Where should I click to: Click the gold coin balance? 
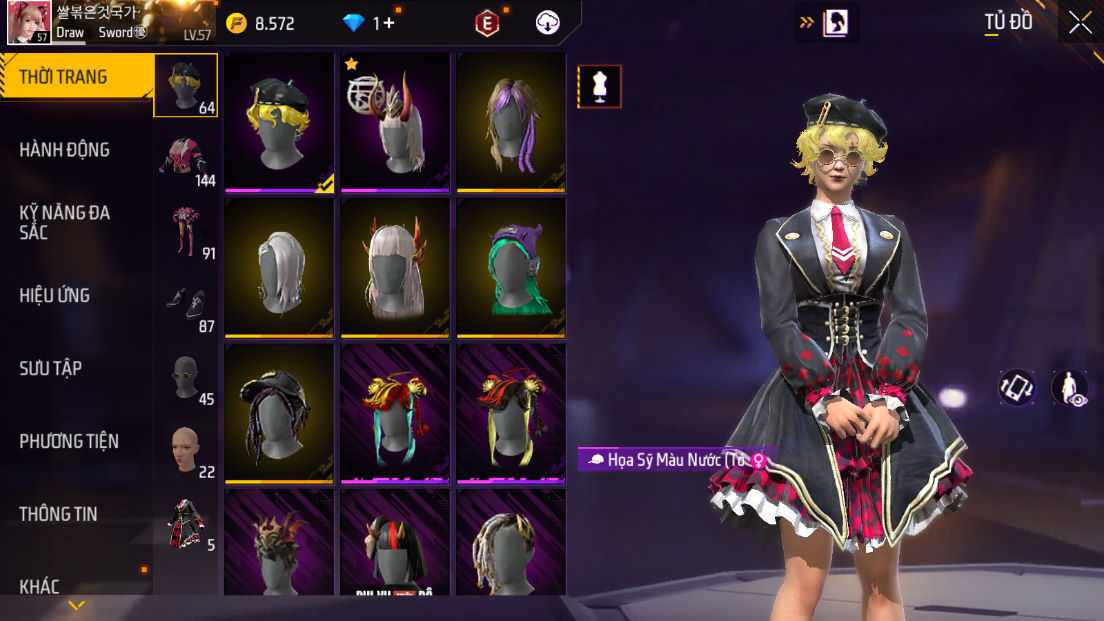click(x=260, y=23)
